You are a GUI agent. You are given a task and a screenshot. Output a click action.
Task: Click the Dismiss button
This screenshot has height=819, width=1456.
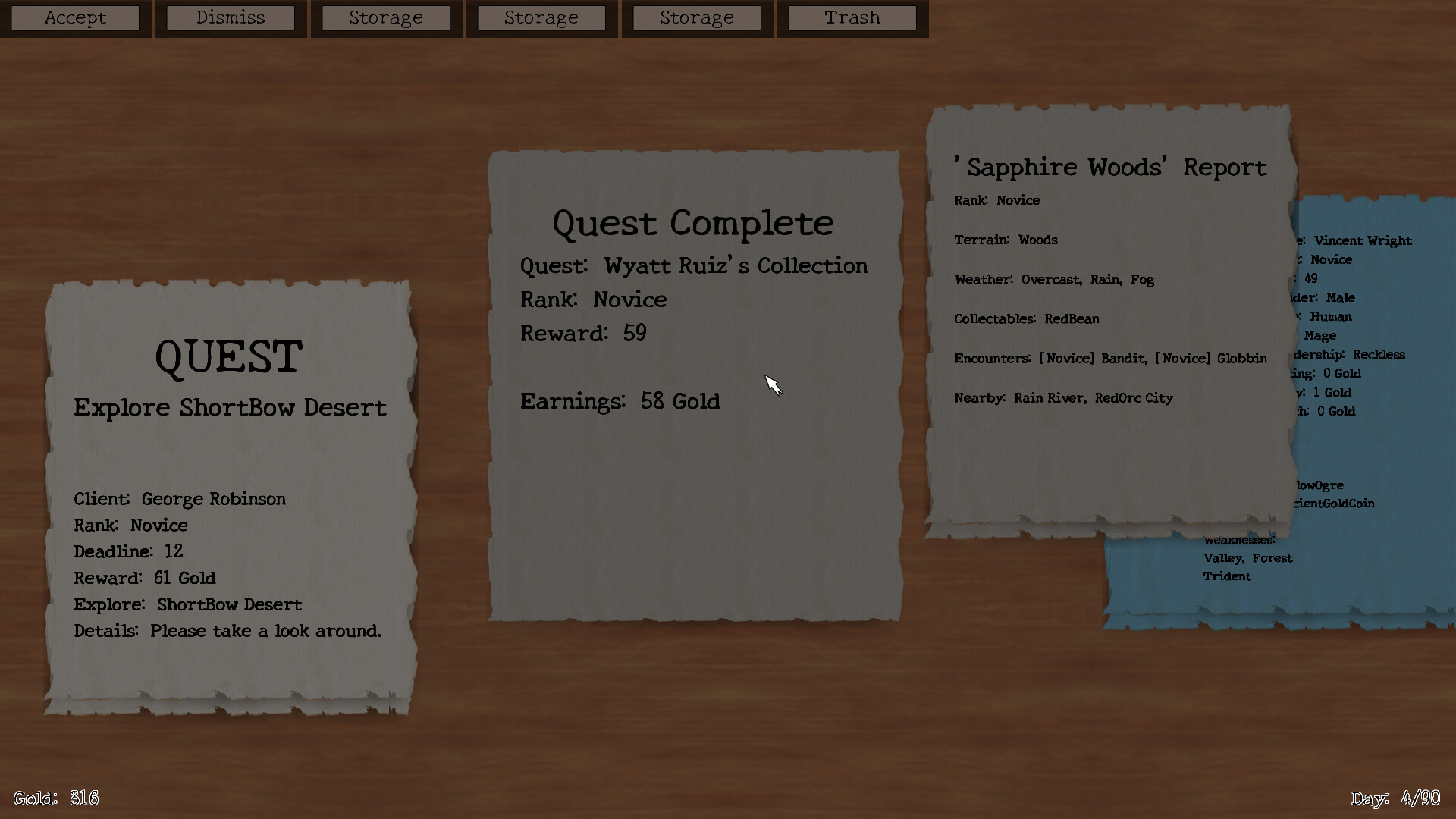pos(231,17)
